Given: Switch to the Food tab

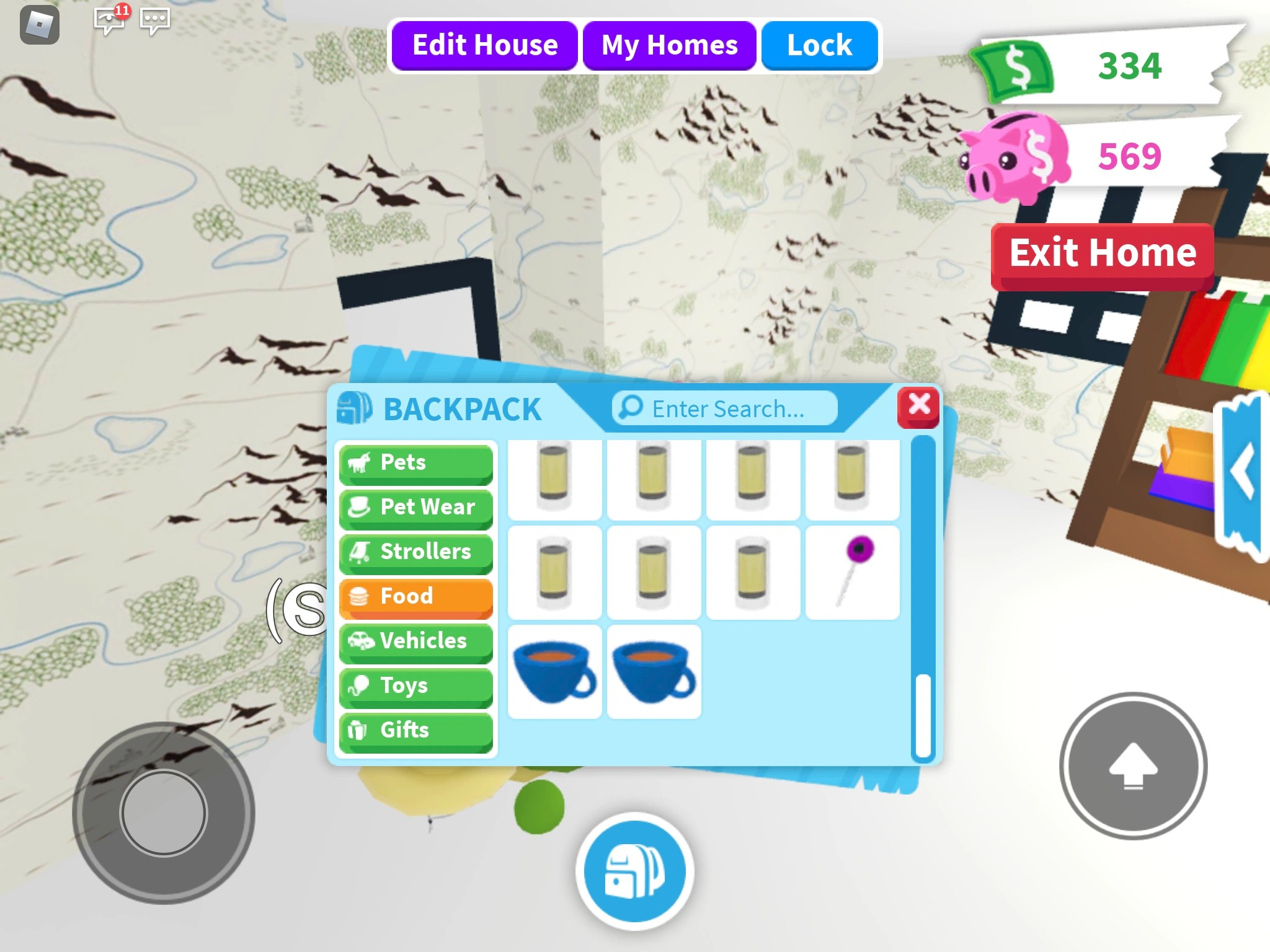Looking at the screenshot, I should point(416,596).
